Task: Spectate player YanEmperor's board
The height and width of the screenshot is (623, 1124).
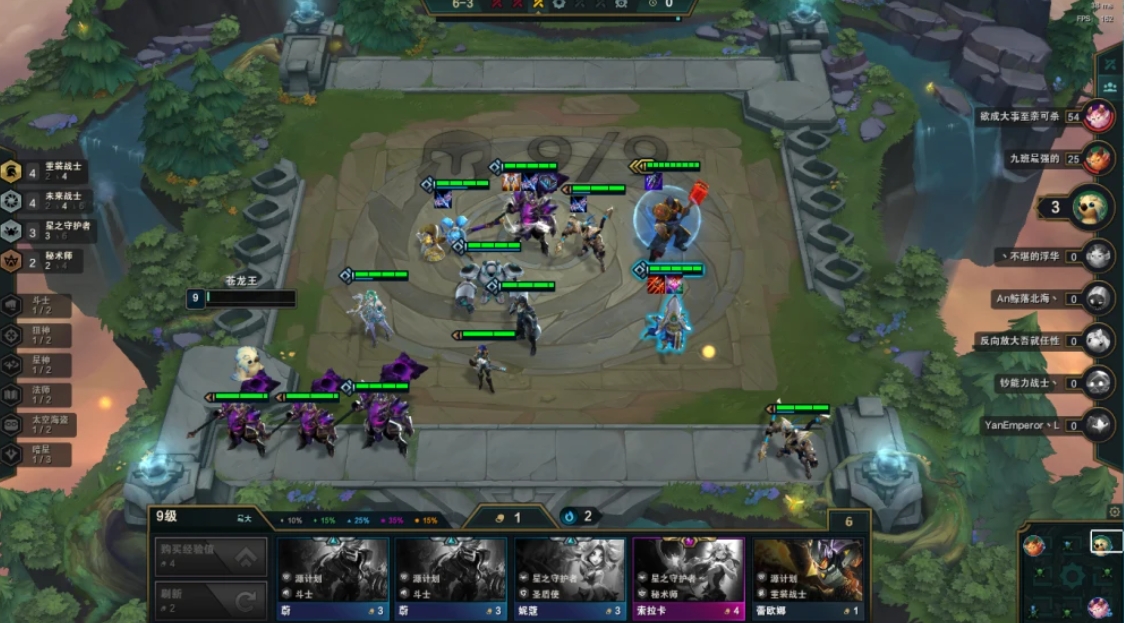Action: [x=1099, y=425]
